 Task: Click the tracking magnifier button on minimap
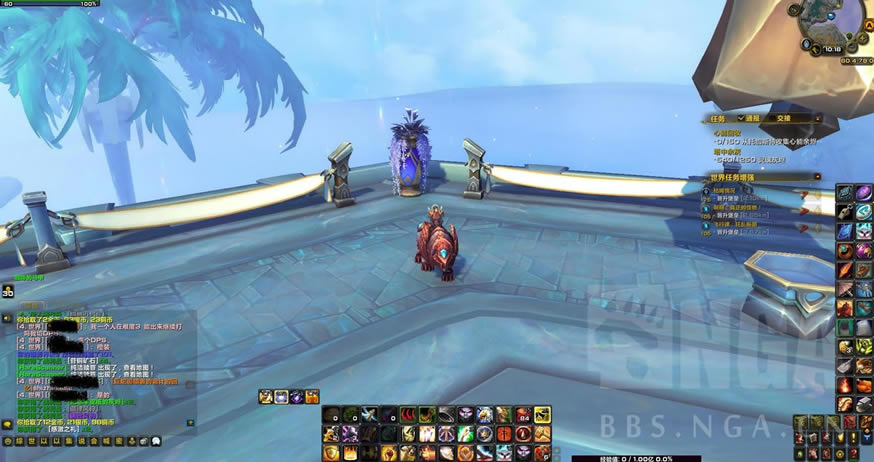pos(794,12)
